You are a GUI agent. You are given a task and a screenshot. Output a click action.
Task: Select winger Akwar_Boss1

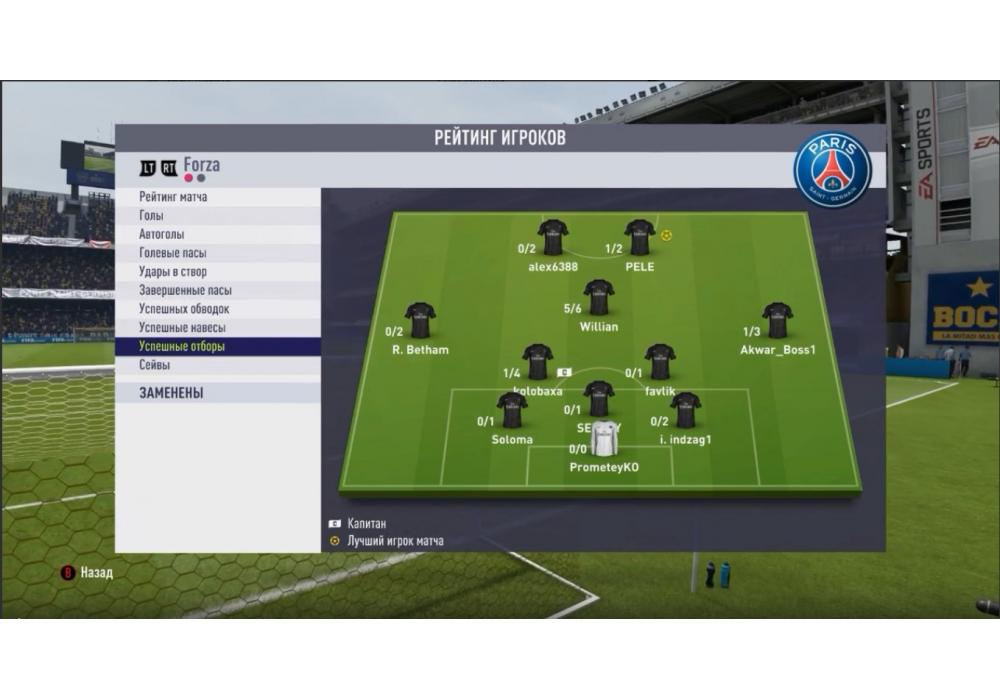[x=777, y=321]
